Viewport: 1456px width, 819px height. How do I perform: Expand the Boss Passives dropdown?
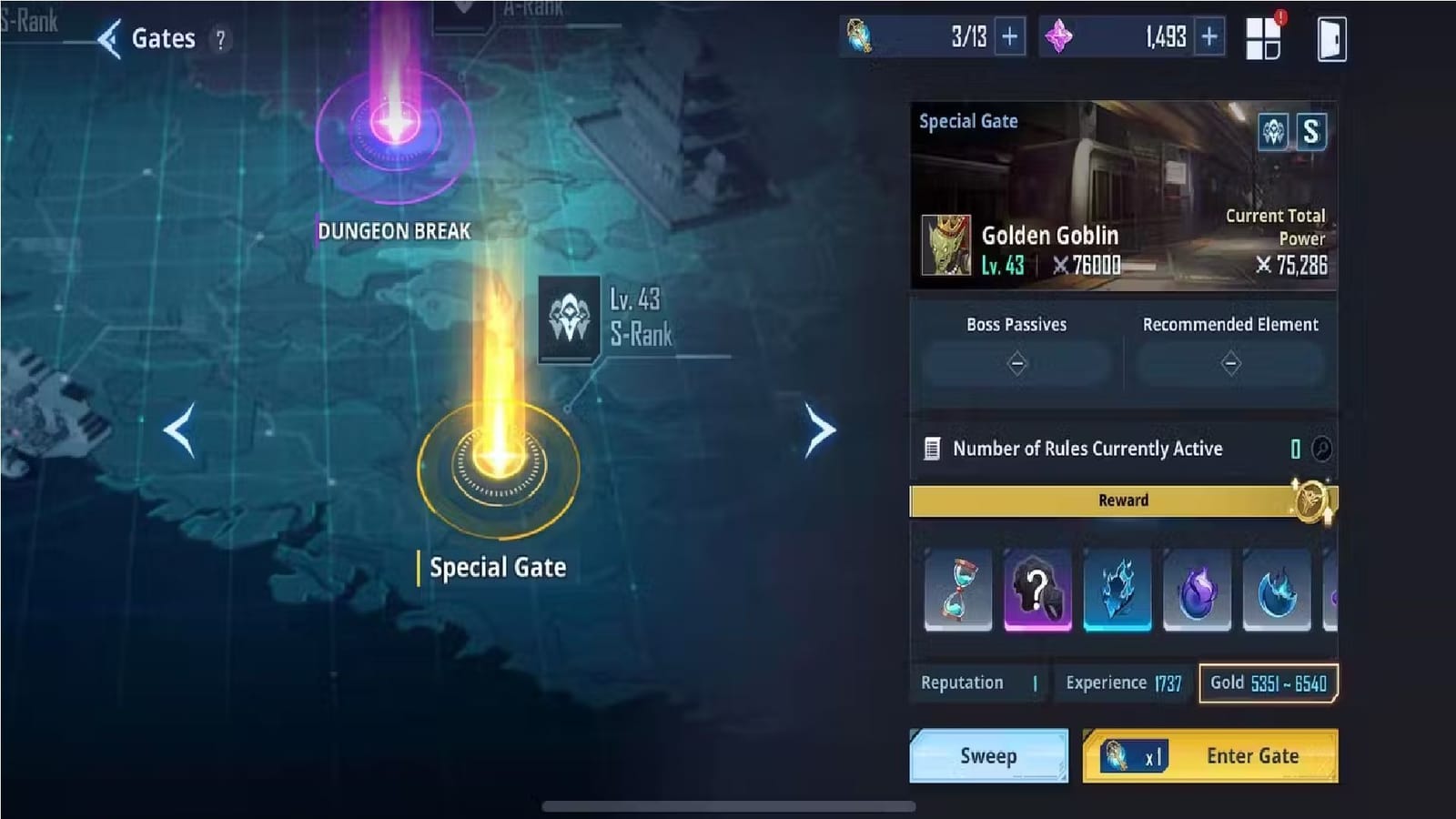(x=1016, y=362)
